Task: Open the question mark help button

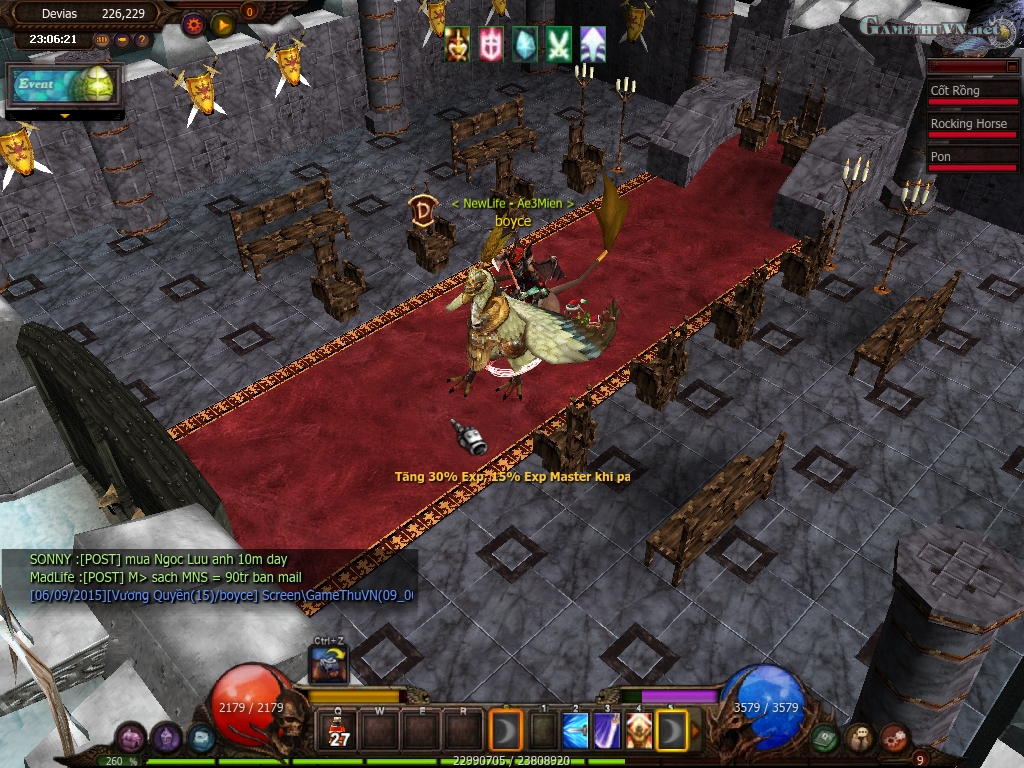Action: [x=141, y=41]
